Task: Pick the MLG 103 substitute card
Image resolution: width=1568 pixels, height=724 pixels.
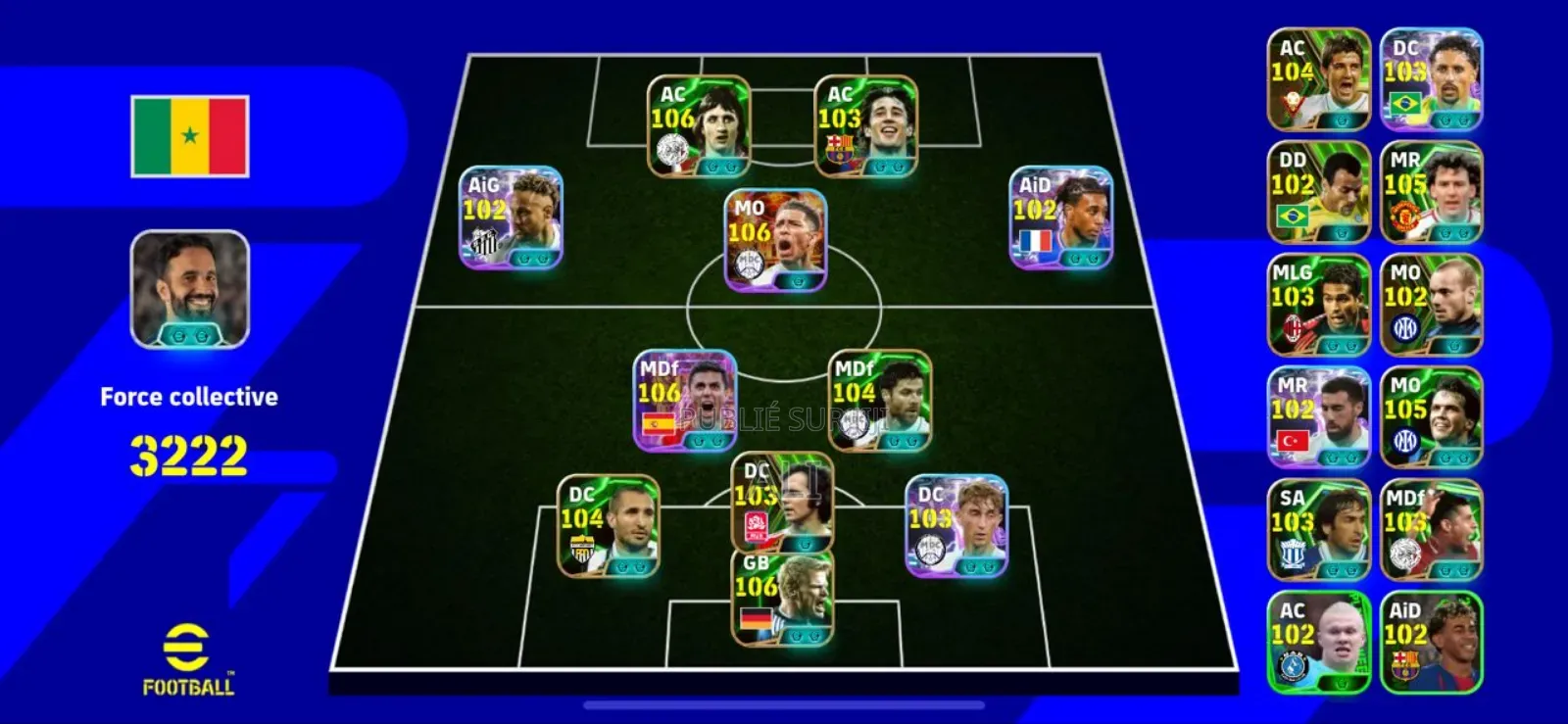Action: click(1318, 305)
